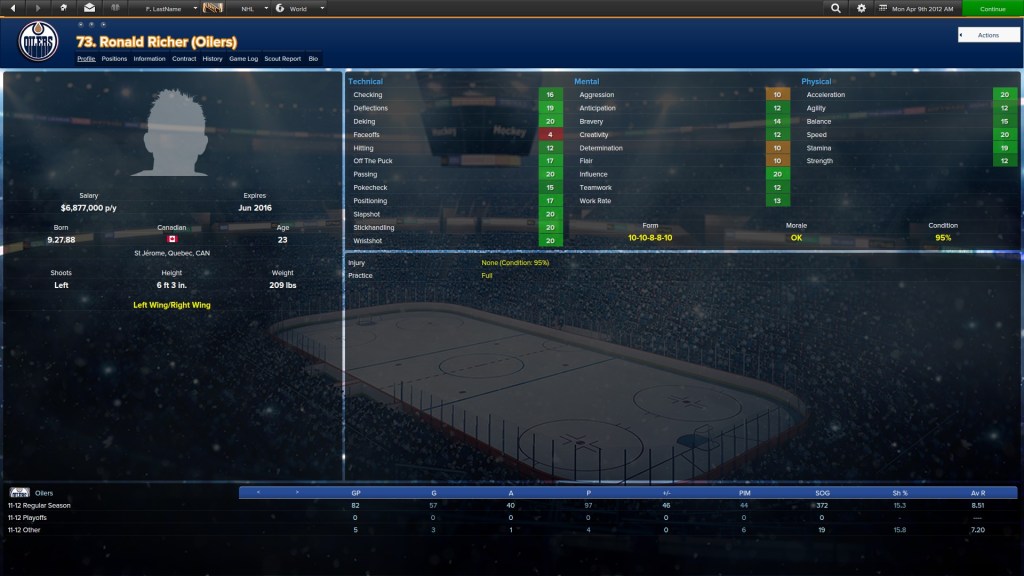
Task: Show the player's History tab
Action: click(x=212, y=59)
